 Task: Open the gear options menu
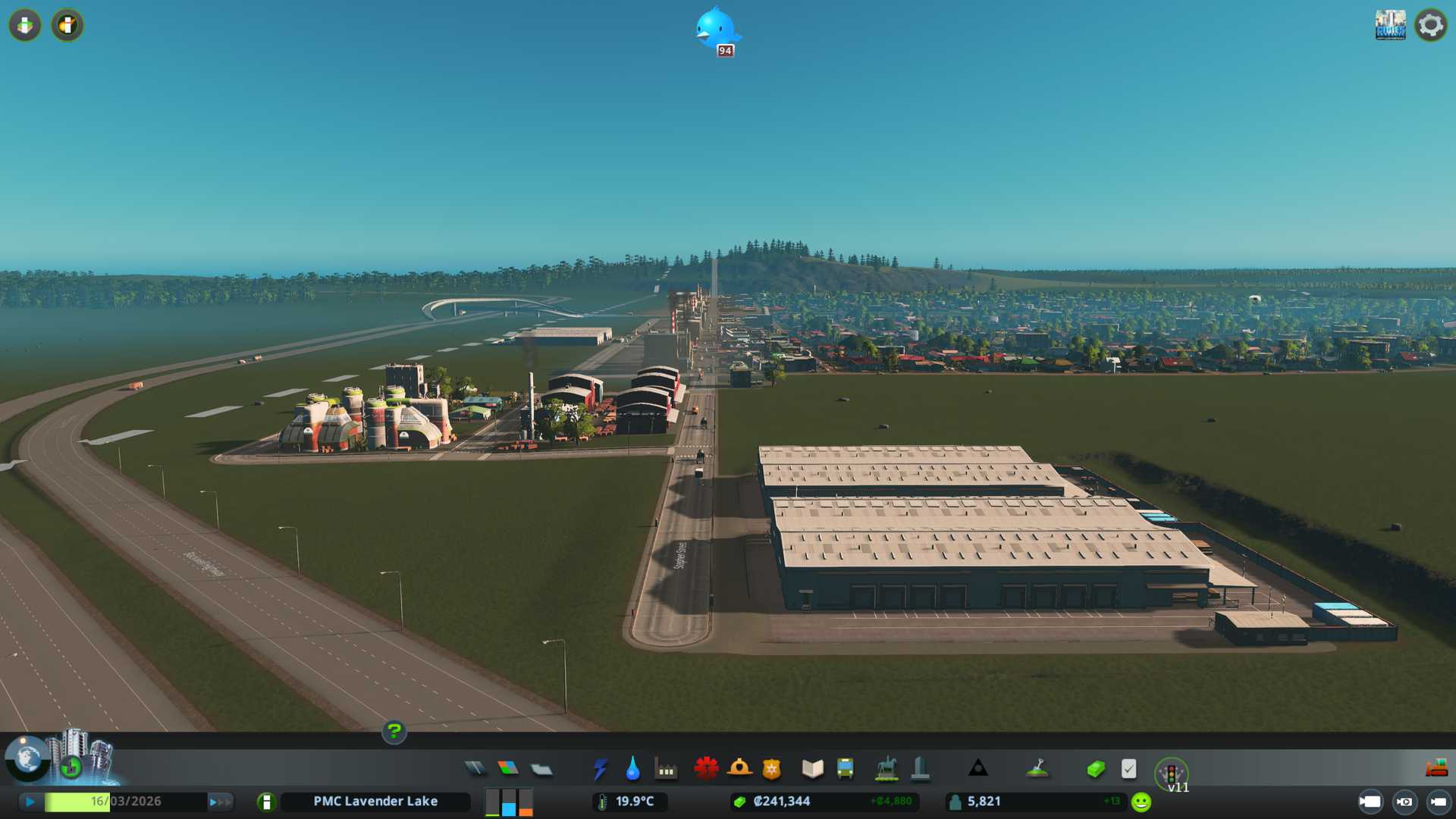1430,25
